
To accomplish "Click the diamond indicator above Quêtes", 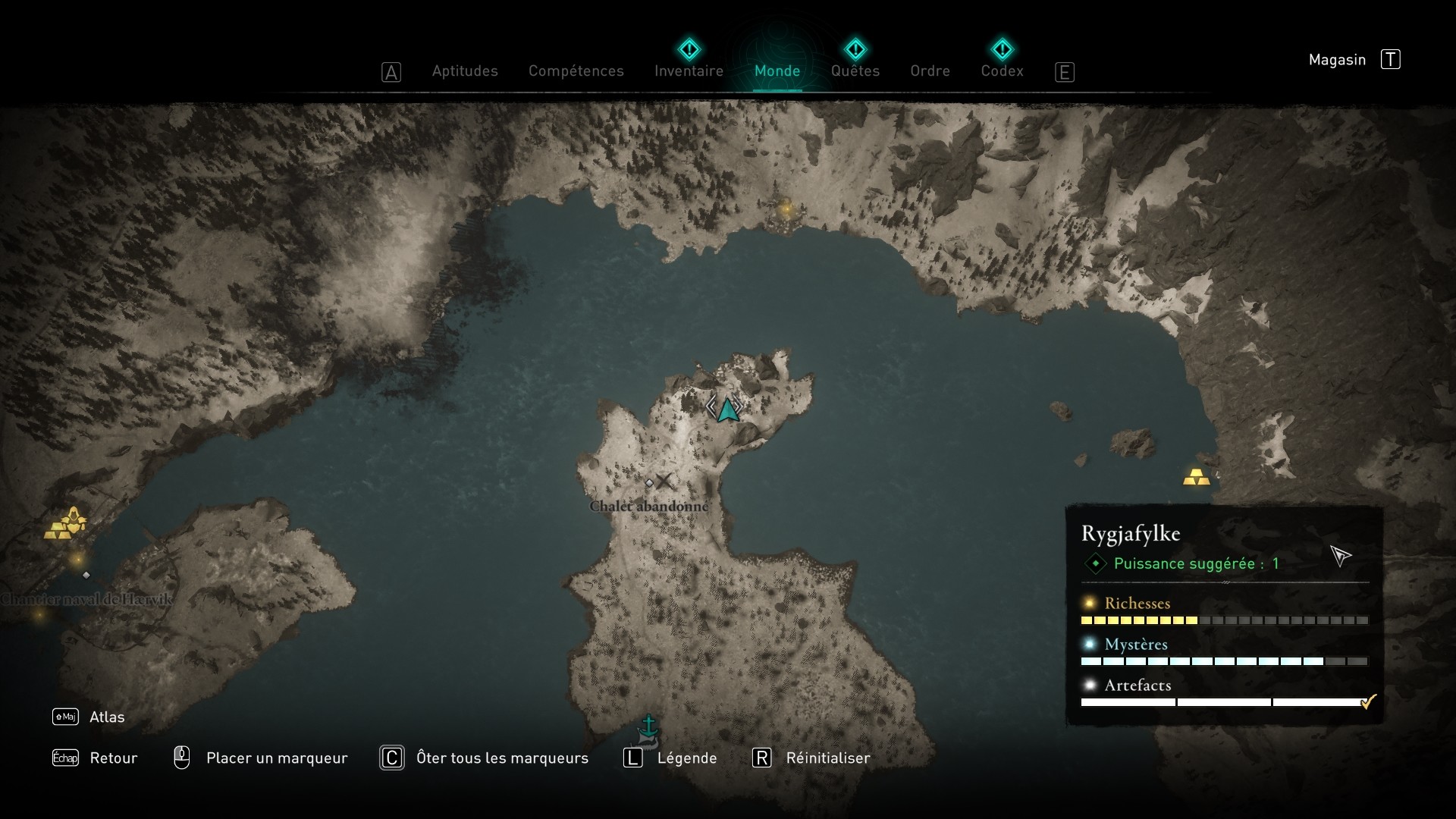I will pos(855,49).
